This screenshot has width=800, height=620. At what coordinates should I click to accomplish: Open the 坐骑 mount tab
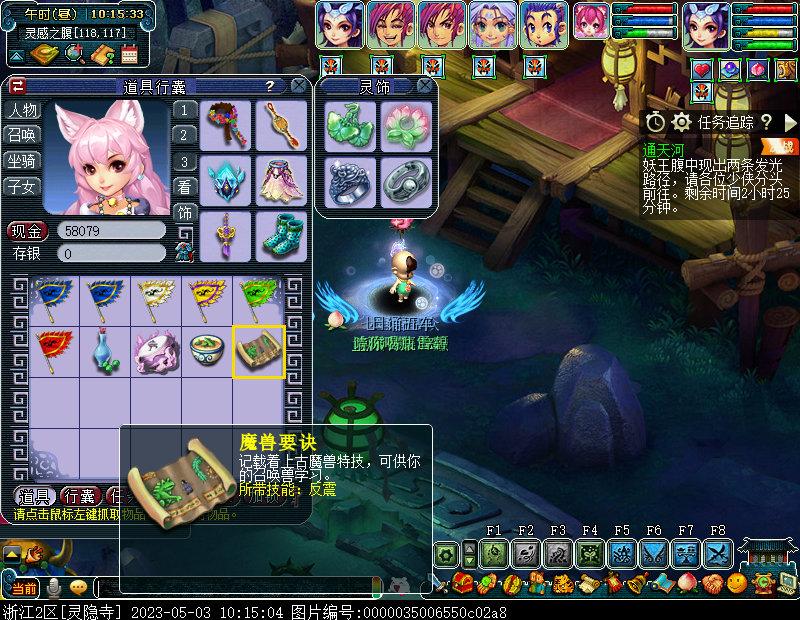pyautogui.click(x=22, y=161)
